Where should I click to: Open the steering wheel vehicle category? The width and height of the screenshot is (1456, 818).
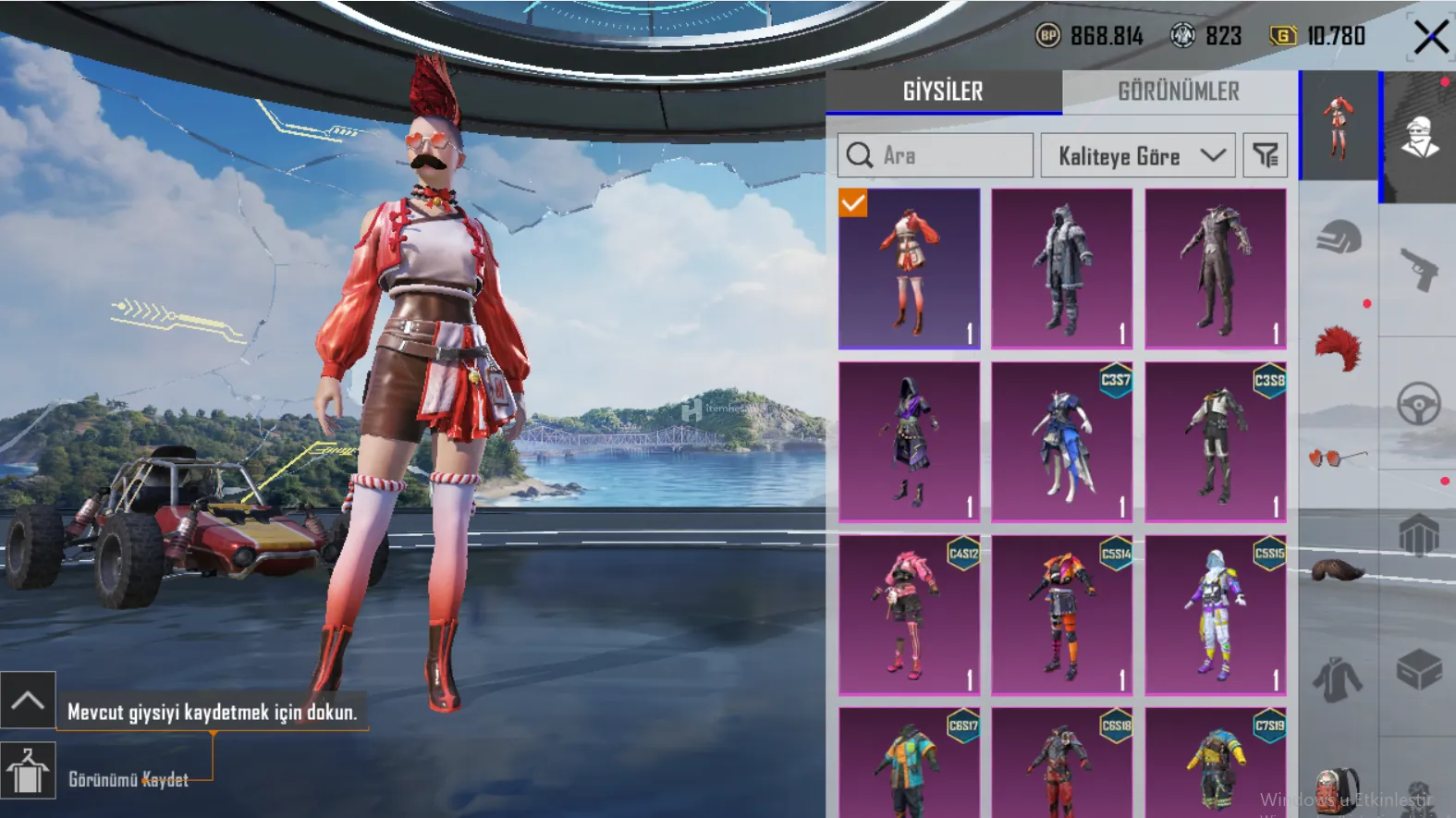[x=1418, y=403]
